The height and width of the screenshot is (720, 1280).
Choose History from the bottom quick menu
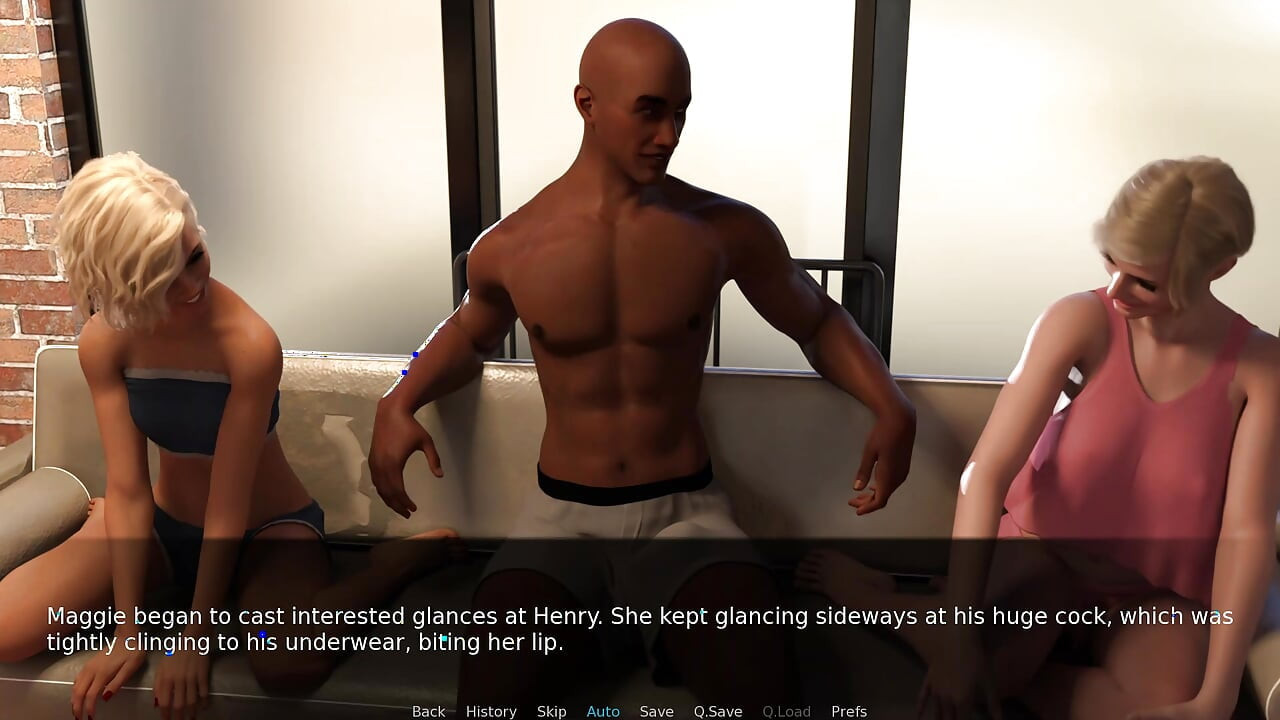(490, 711)
